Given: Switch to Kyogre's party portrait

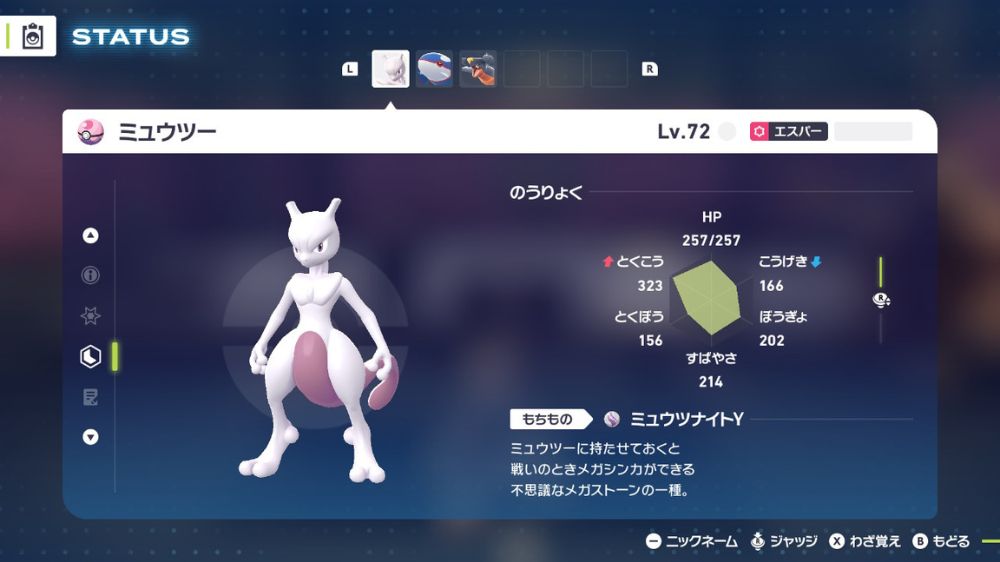Looking at the screenshot, I should [x=434, y=69].
